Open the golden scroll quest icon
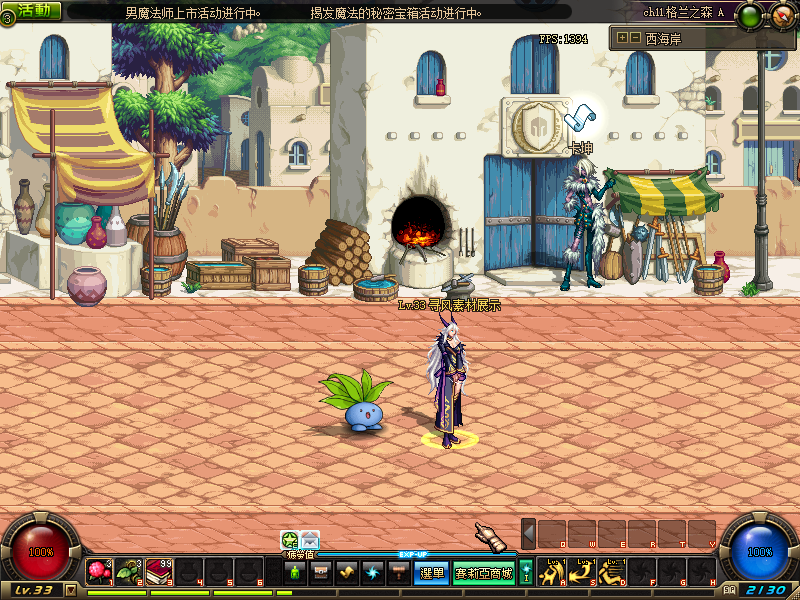Image resolution: width=800 pixels, height=600 pixels. point(347,573)
